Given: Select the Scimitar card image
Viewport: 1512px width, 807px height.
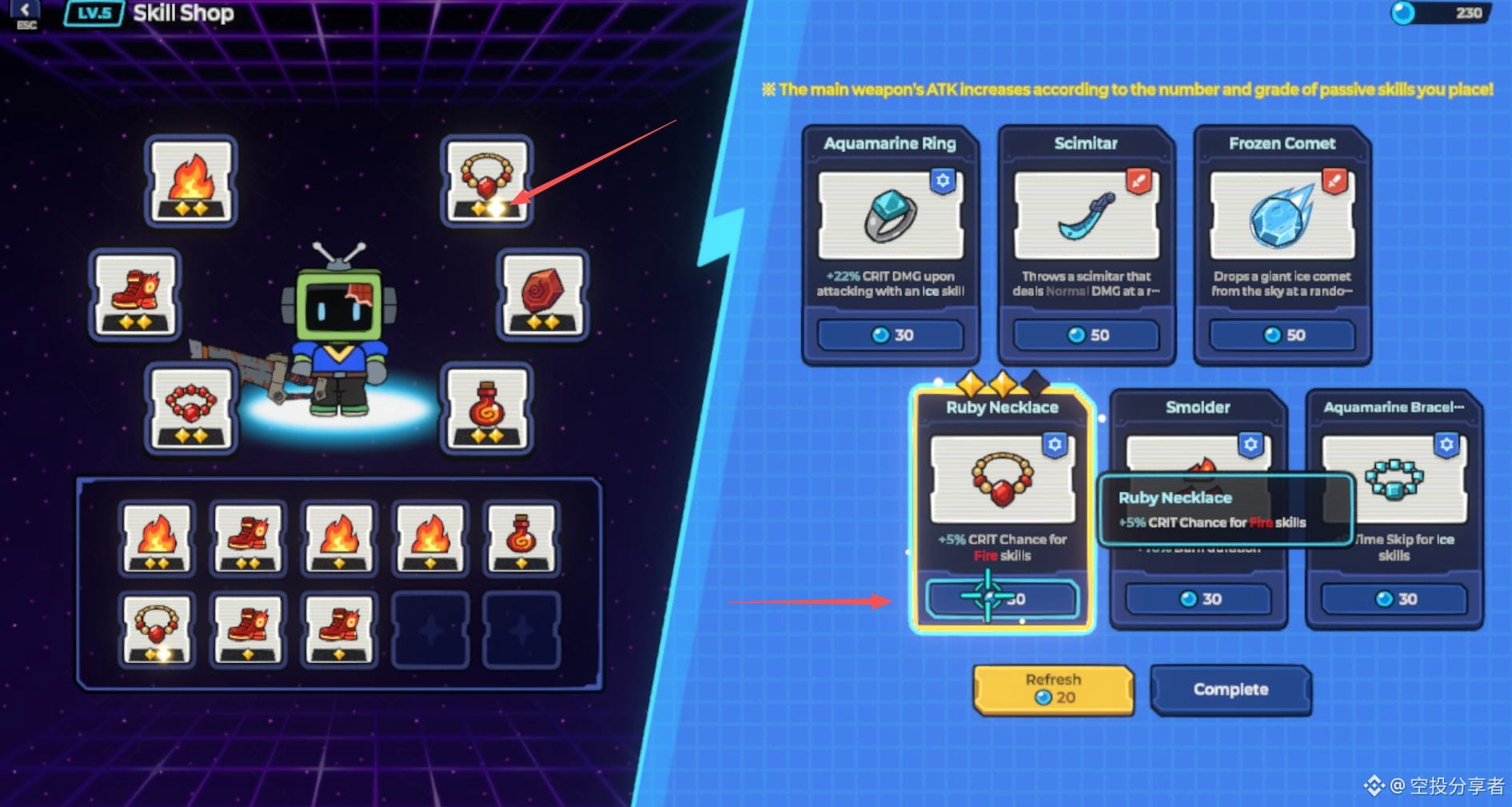Looking at the screenshot, I should [1086, 215].
